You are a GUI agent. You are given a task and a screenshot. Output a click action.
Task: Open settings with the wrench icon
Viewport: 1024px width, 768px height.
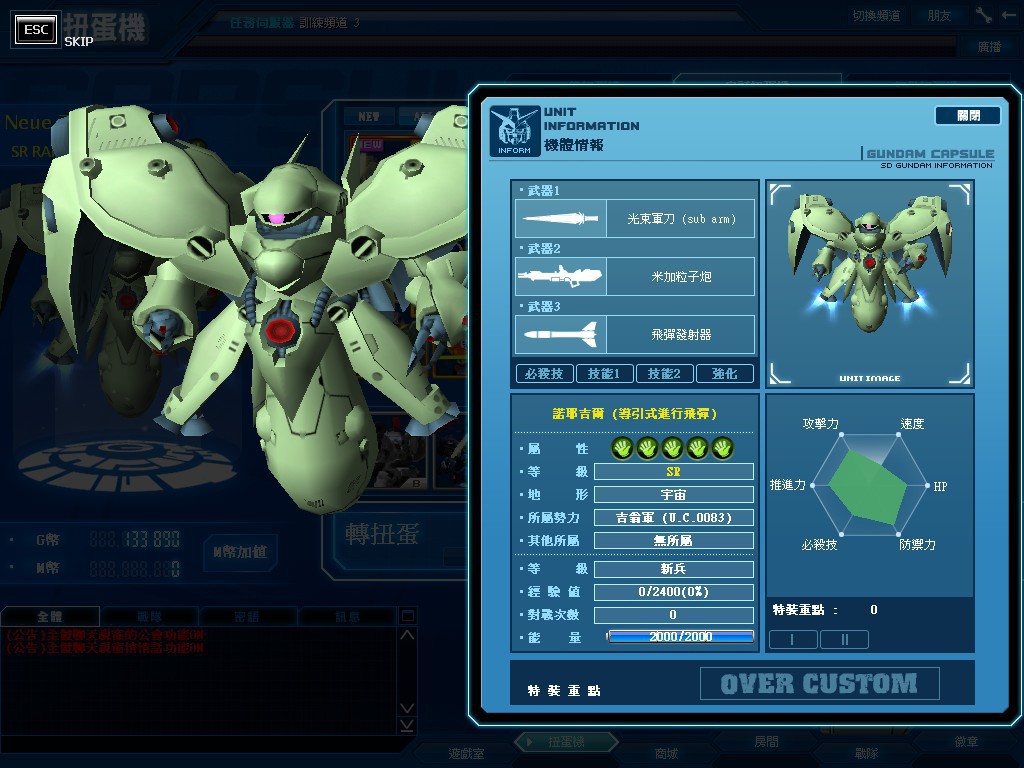click(983, 16)
